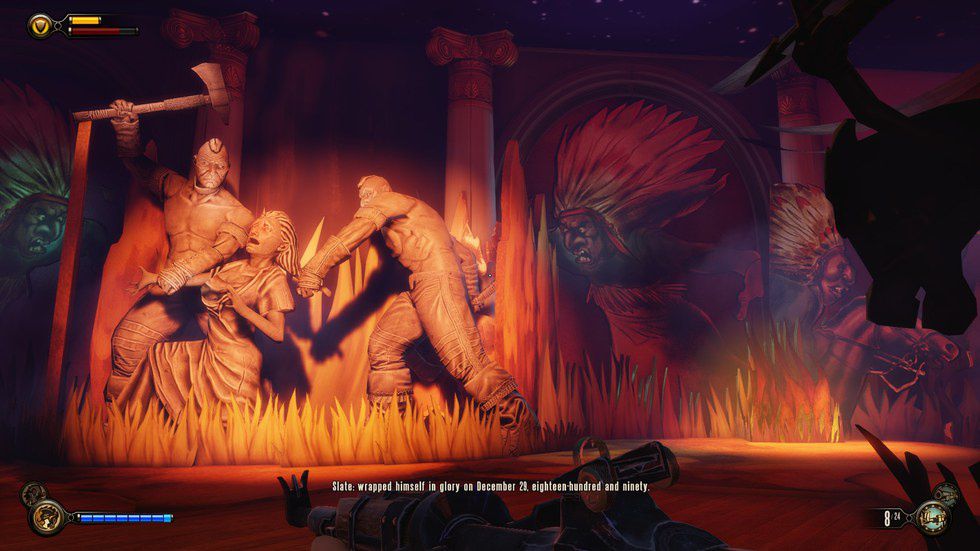Select the equipped weapon icon by ammo count

[935, 518]
